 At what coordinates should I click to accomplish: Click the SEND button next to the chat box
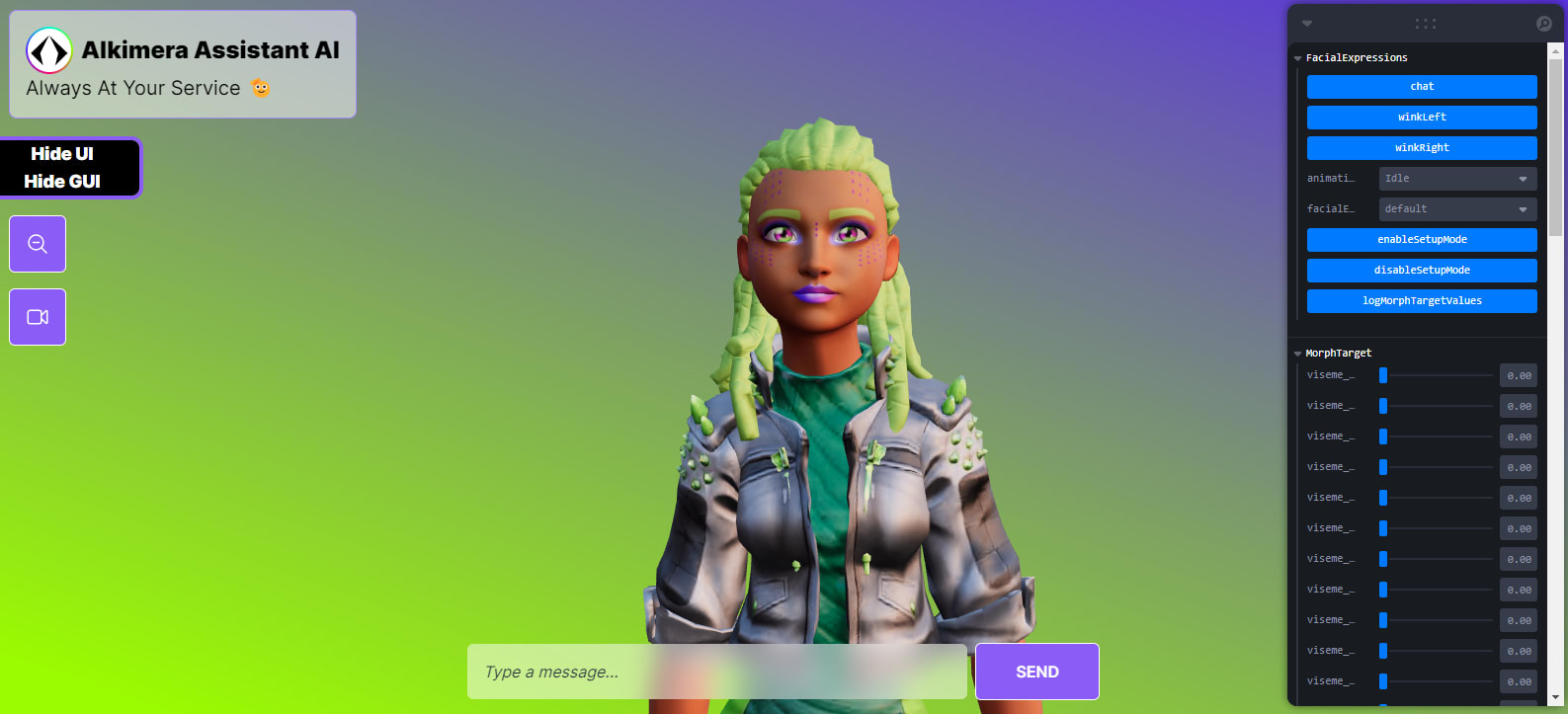point(1035,671)
